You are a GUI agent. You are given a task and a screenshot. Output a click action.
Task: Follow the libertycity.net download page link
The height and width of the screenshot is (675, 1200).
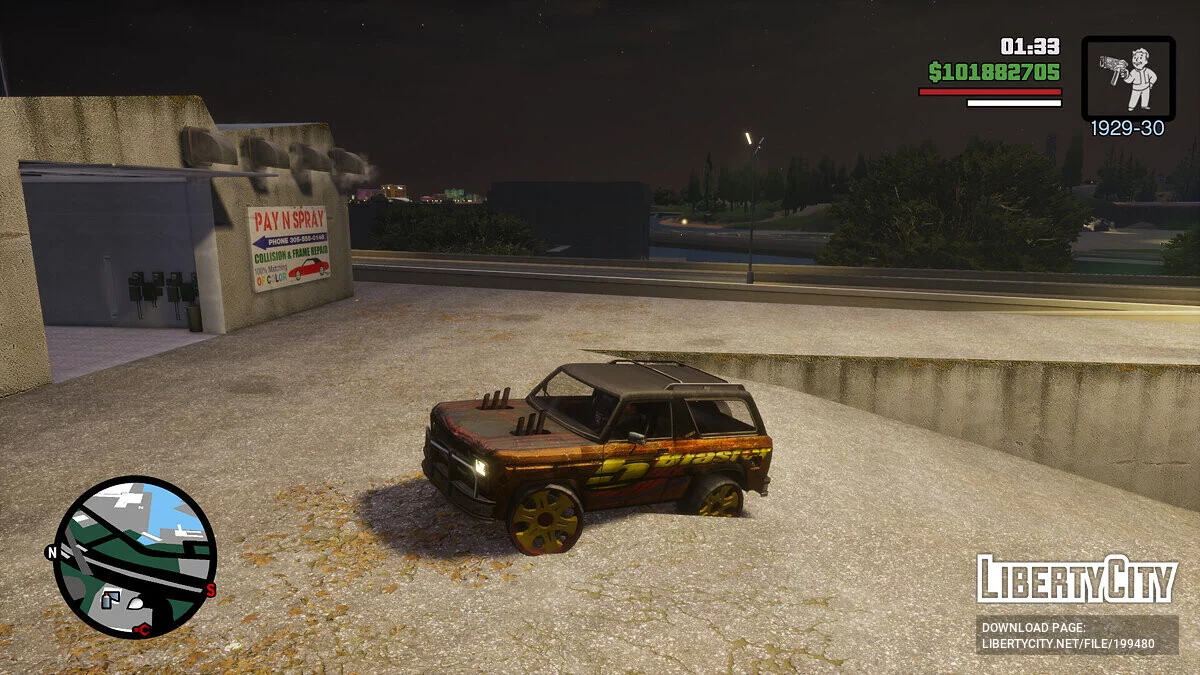tap(1075, 636)
